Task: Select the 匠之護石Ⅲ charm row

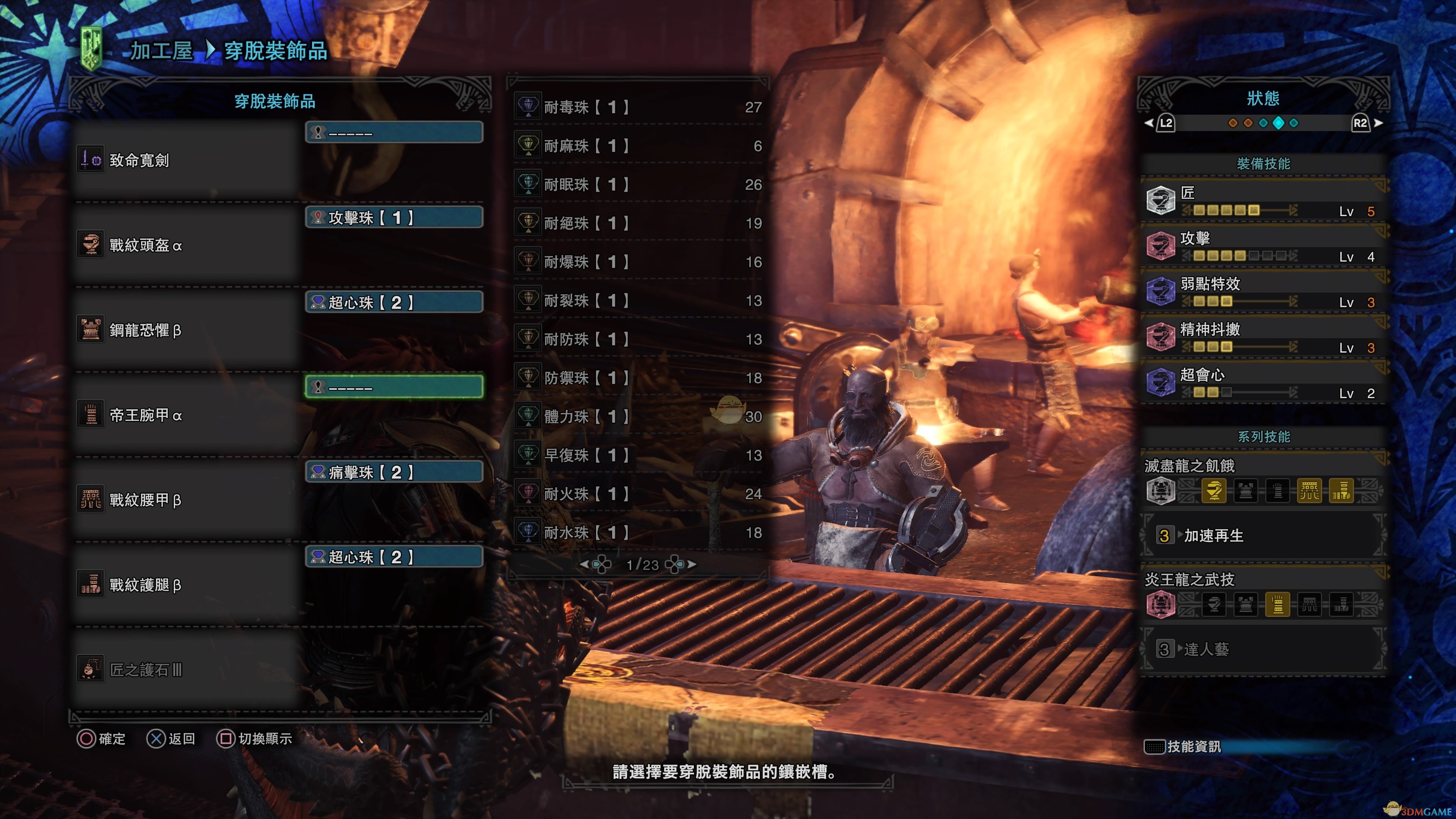Action: tap(187, 670)
